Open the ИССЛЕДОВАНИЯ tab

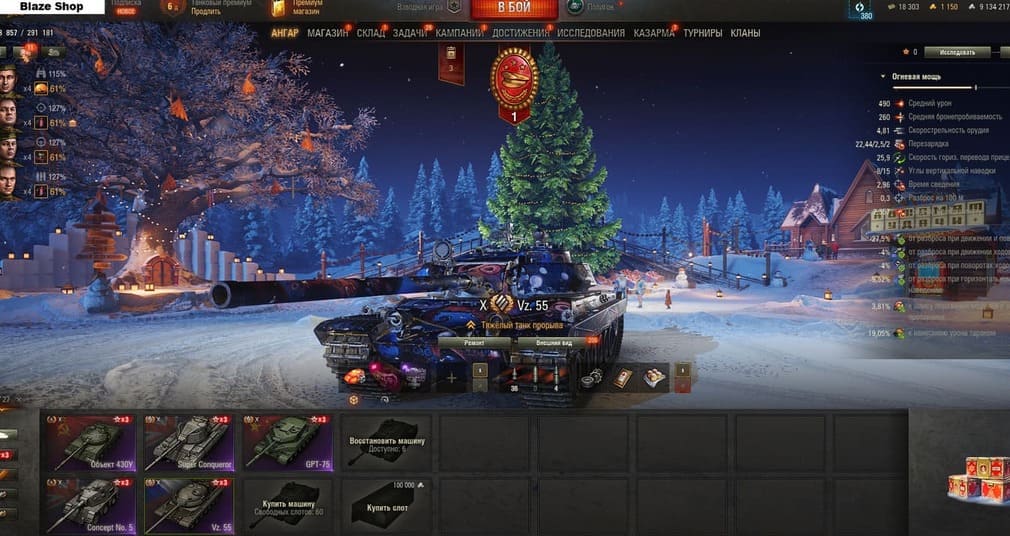tap(591, 33)
